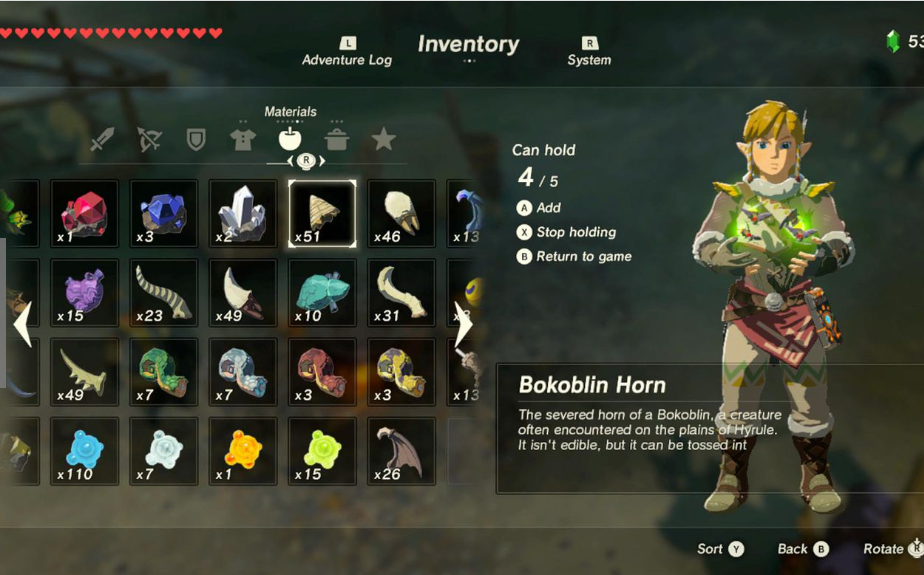The height and width of the screenshot is (575, 924).
Task: Open the star key items category
Action: tap(383, 139)
